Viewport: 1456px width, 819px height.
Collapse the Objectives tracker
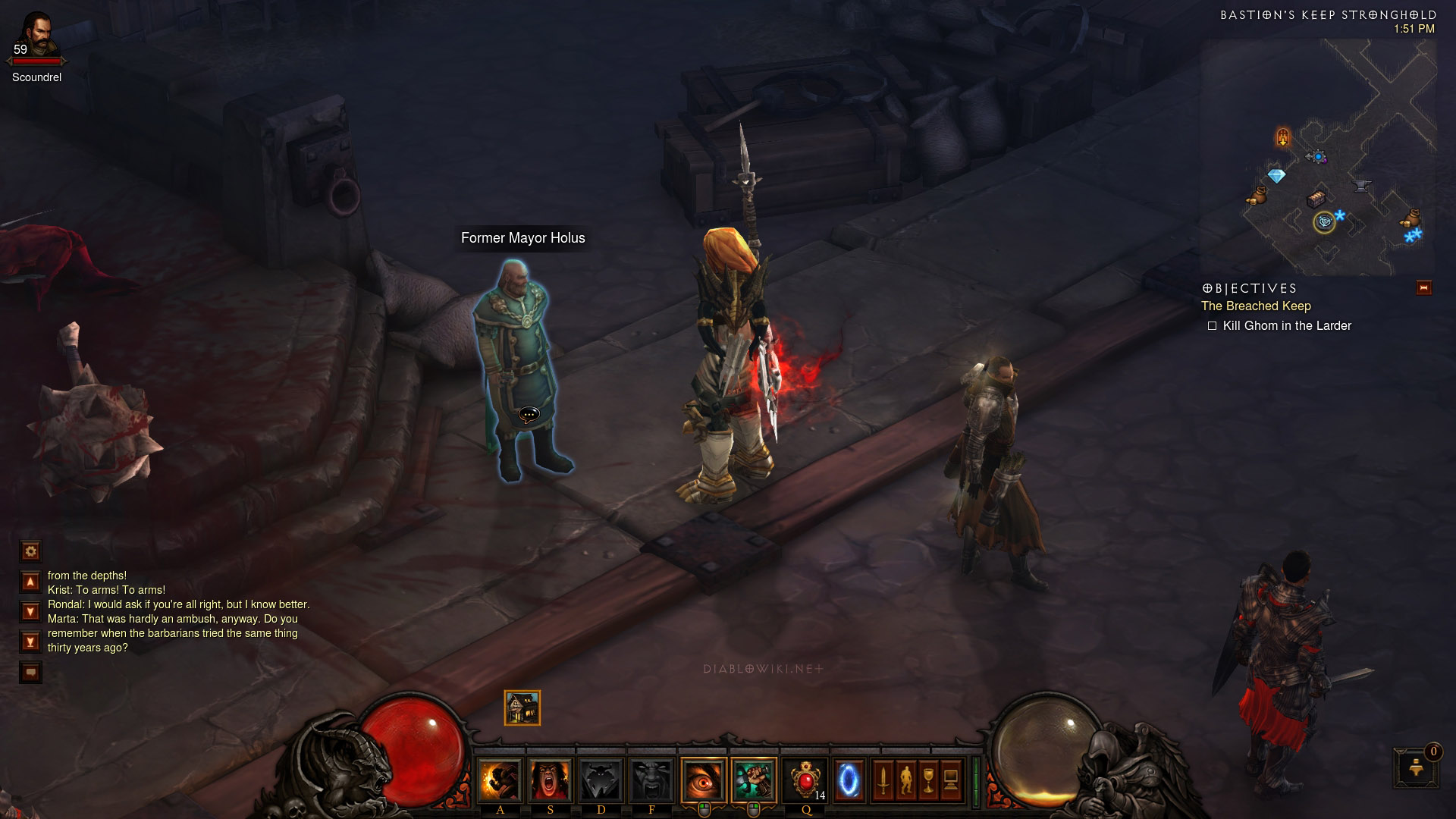[x=1423, y=288]
